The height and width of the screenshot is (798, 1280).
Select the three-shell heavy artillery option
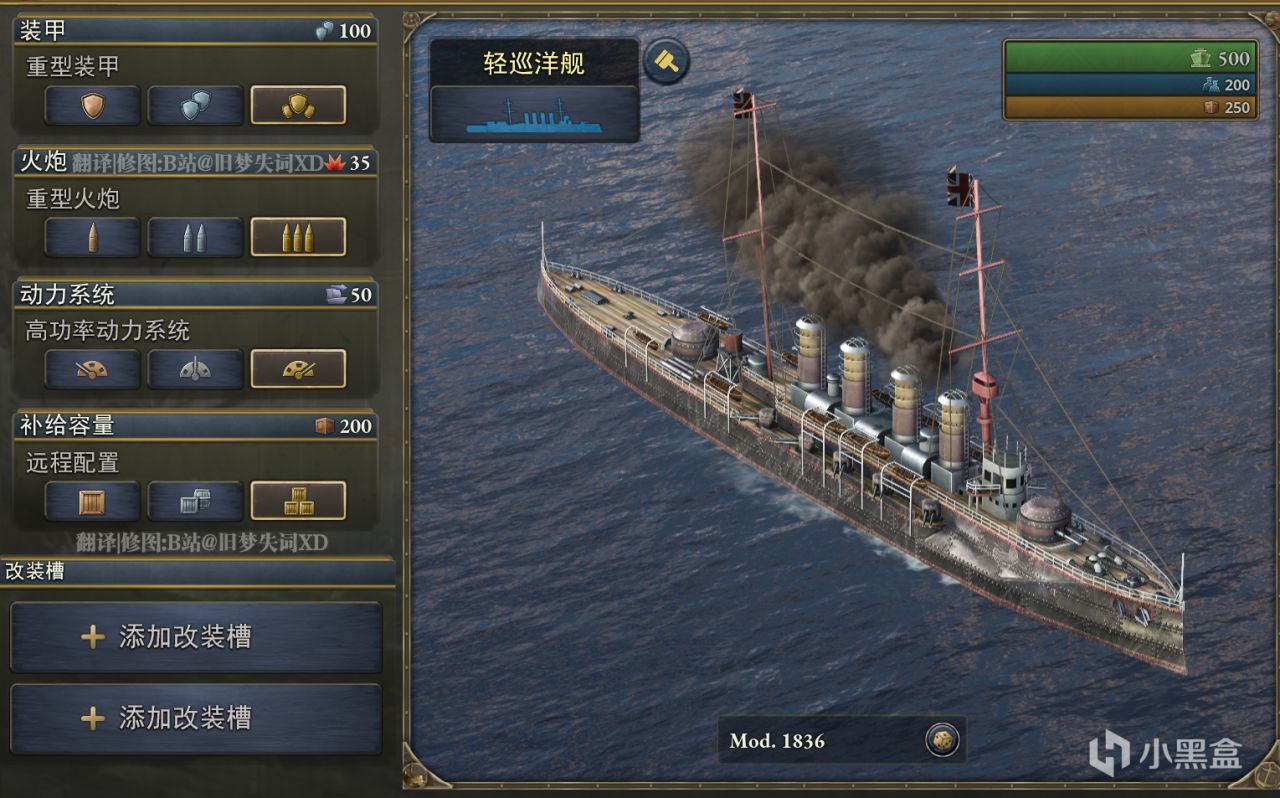tap(298, 237)
